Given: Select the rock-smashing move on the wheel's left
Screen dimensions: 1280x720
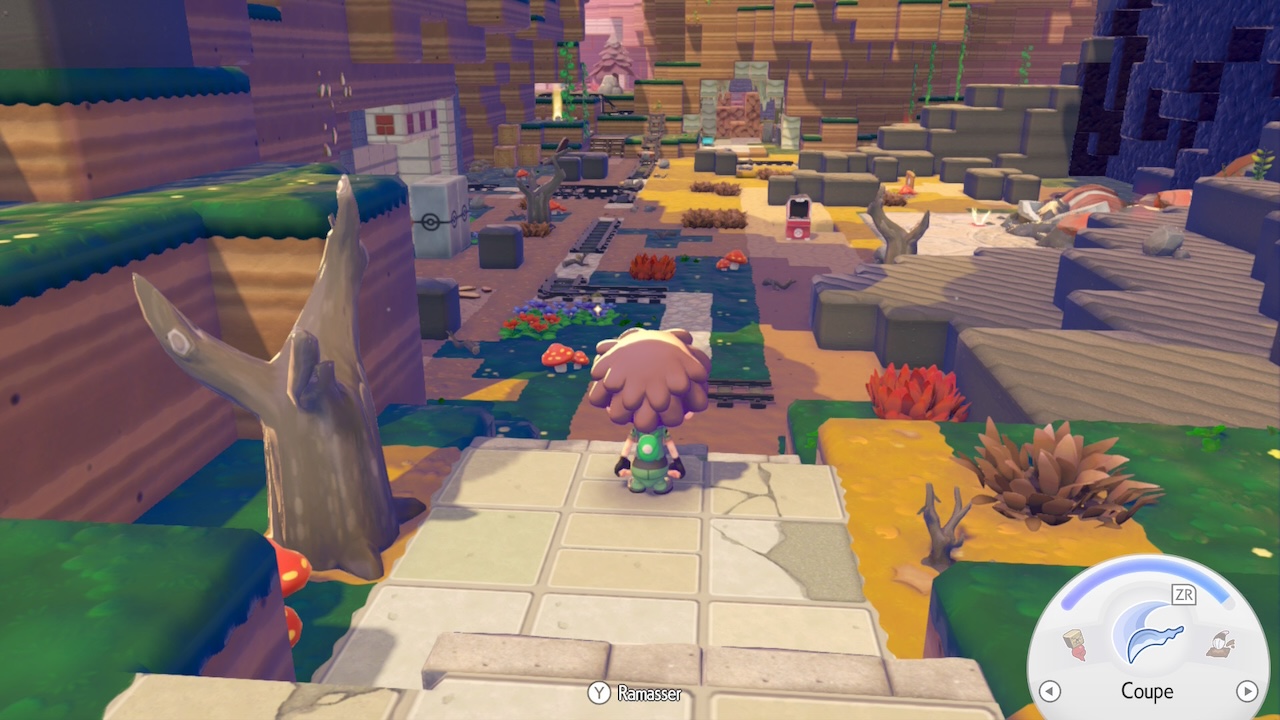Looking at the screenshot, I should [1075, 645].
